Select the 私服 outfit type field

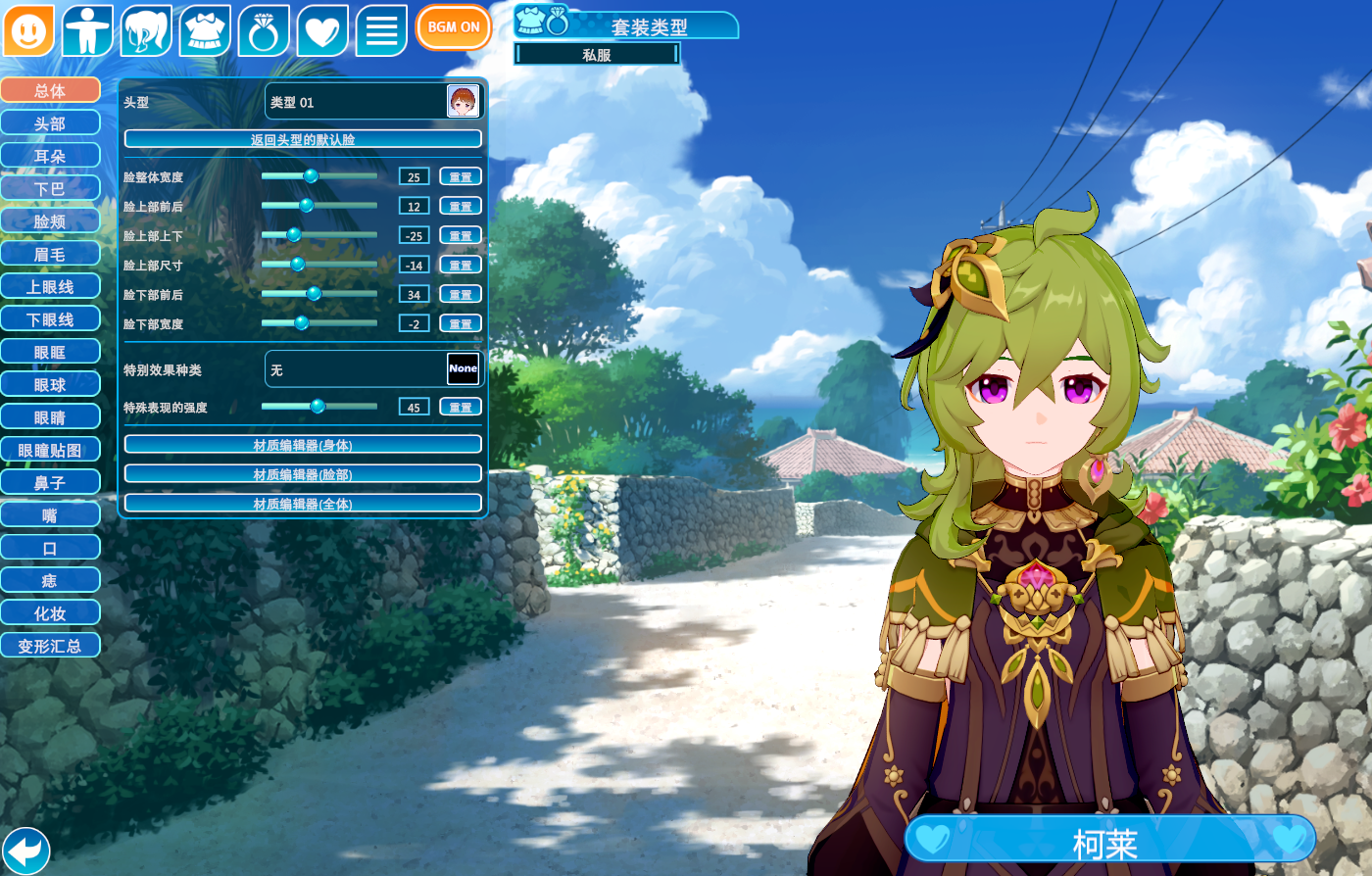coord(597,55)
